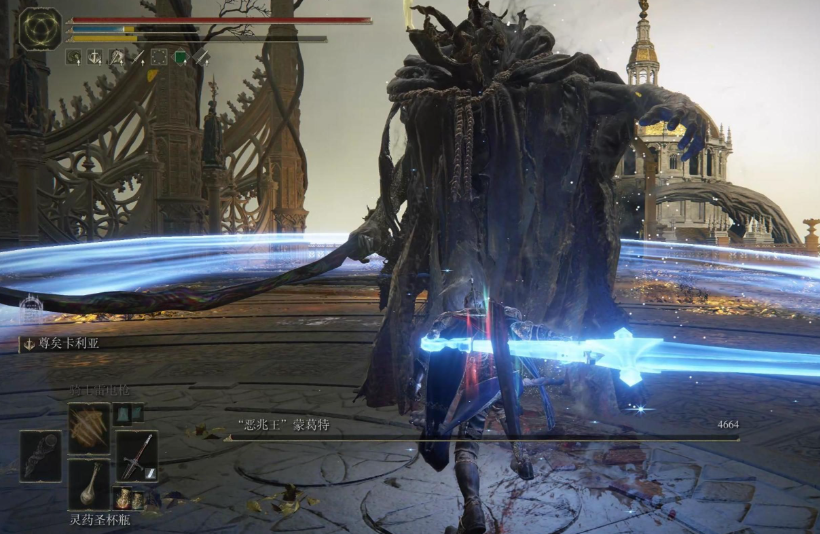This screenshot has width=820, height=534.
Task: Select the Flask of Wondrous Physick slot
Action: (89, 482)
